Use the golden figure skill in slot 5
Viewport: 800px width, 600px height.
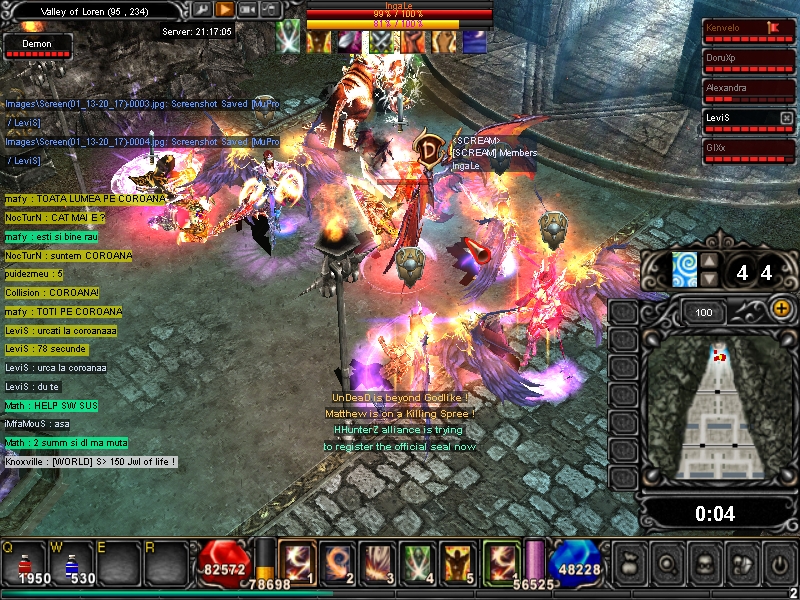(459, 560)
